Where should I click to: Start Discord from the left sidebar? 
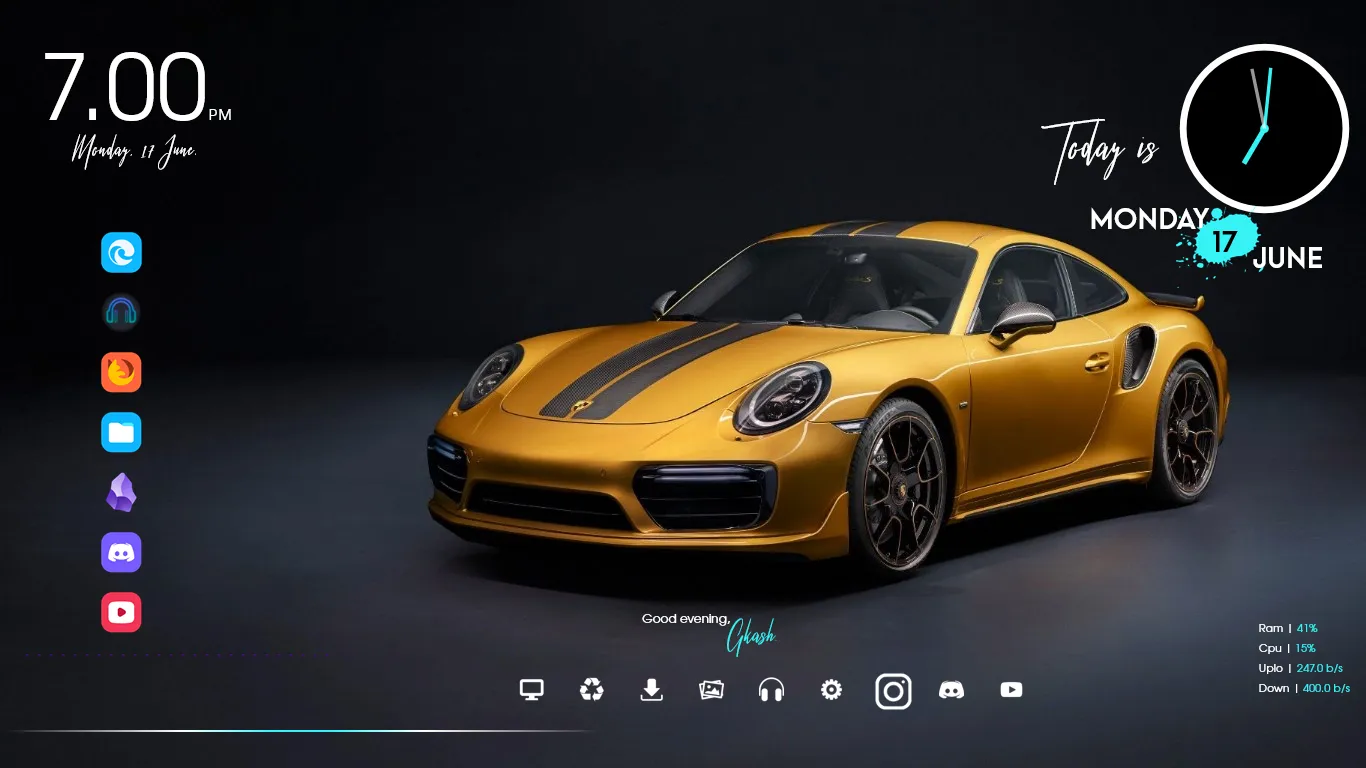click(121, 552)
